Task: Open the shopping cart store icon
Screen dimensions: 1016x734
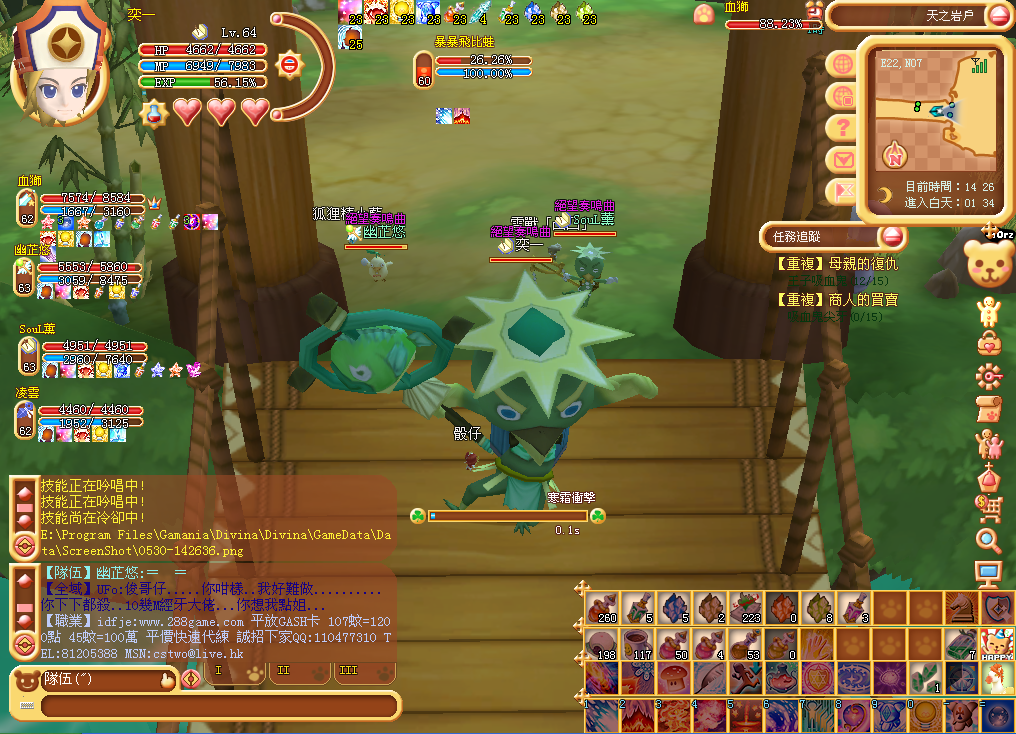Action: (x=989, y=509)
